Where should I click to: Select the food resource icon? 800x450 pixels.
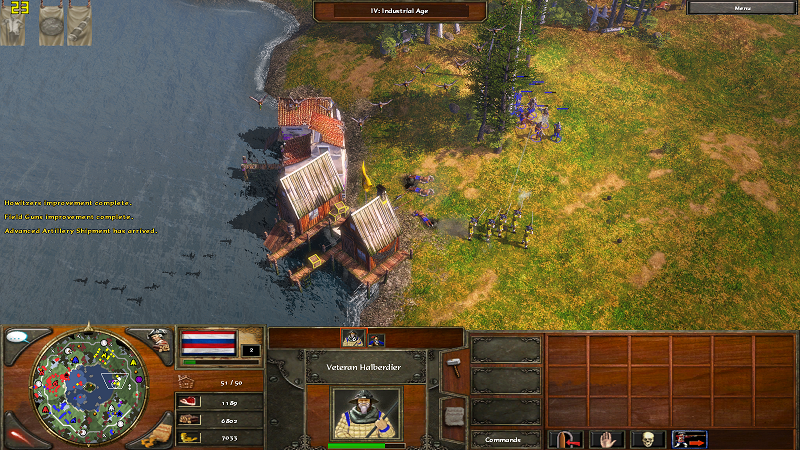click(187, 401)
